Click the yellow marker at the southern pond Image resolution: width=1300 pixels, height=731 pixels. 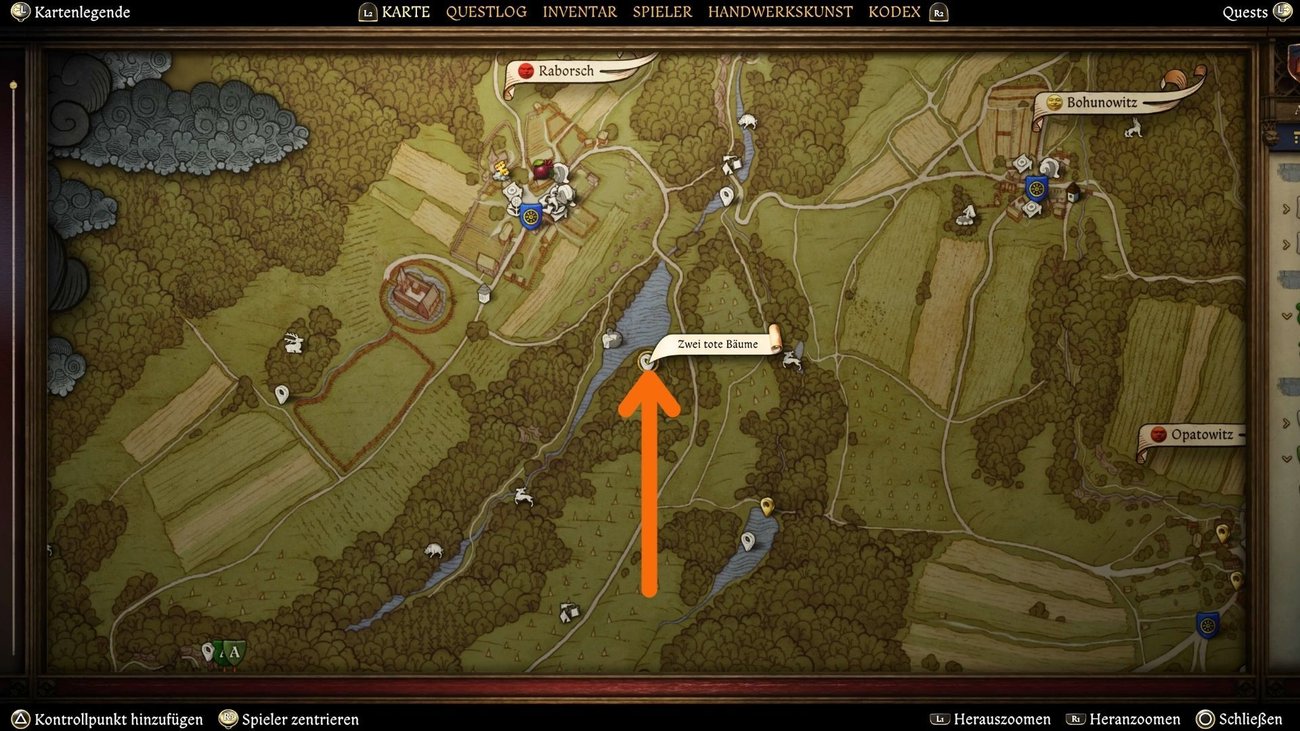pos(765,507)
